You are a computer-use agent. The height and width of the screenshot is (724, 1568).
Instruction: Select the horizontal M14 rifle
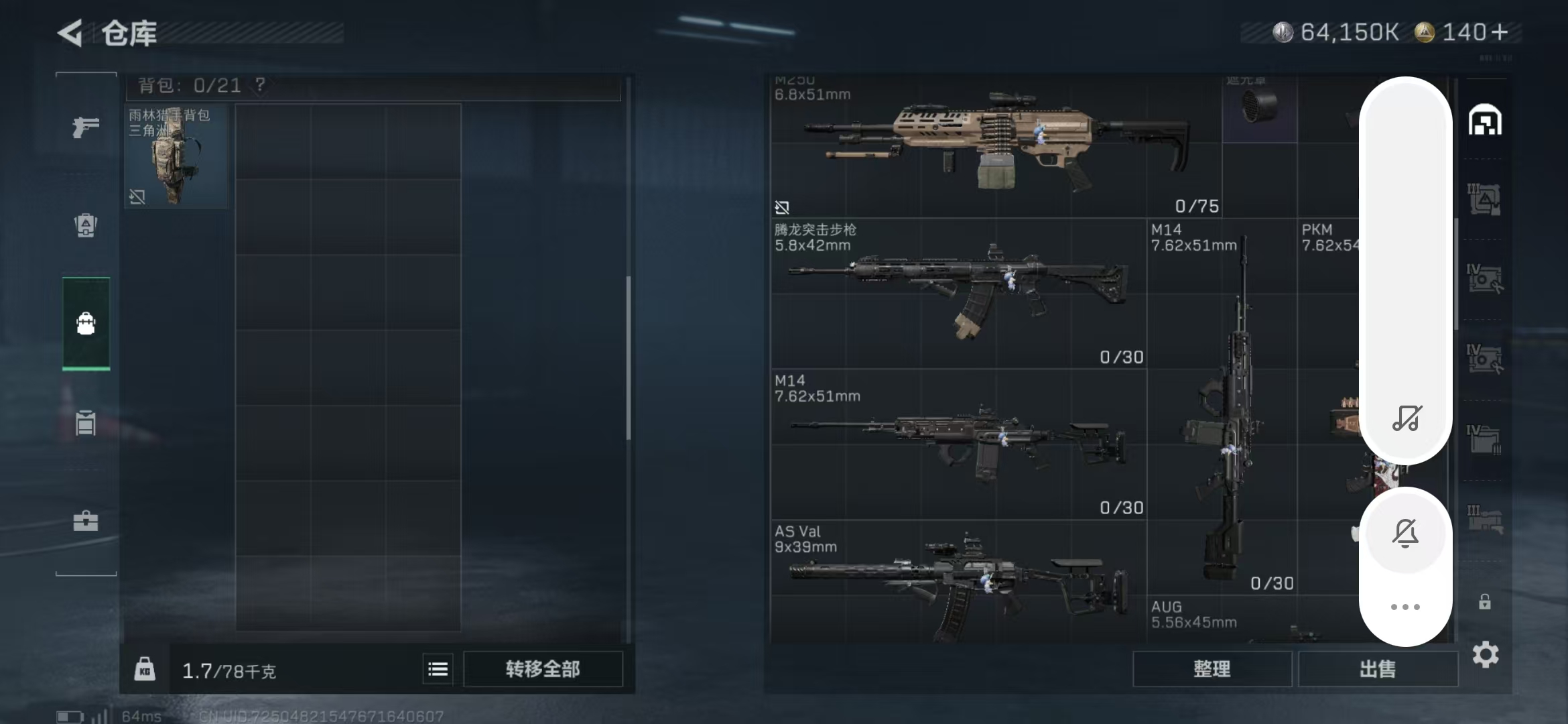(958, 444)
